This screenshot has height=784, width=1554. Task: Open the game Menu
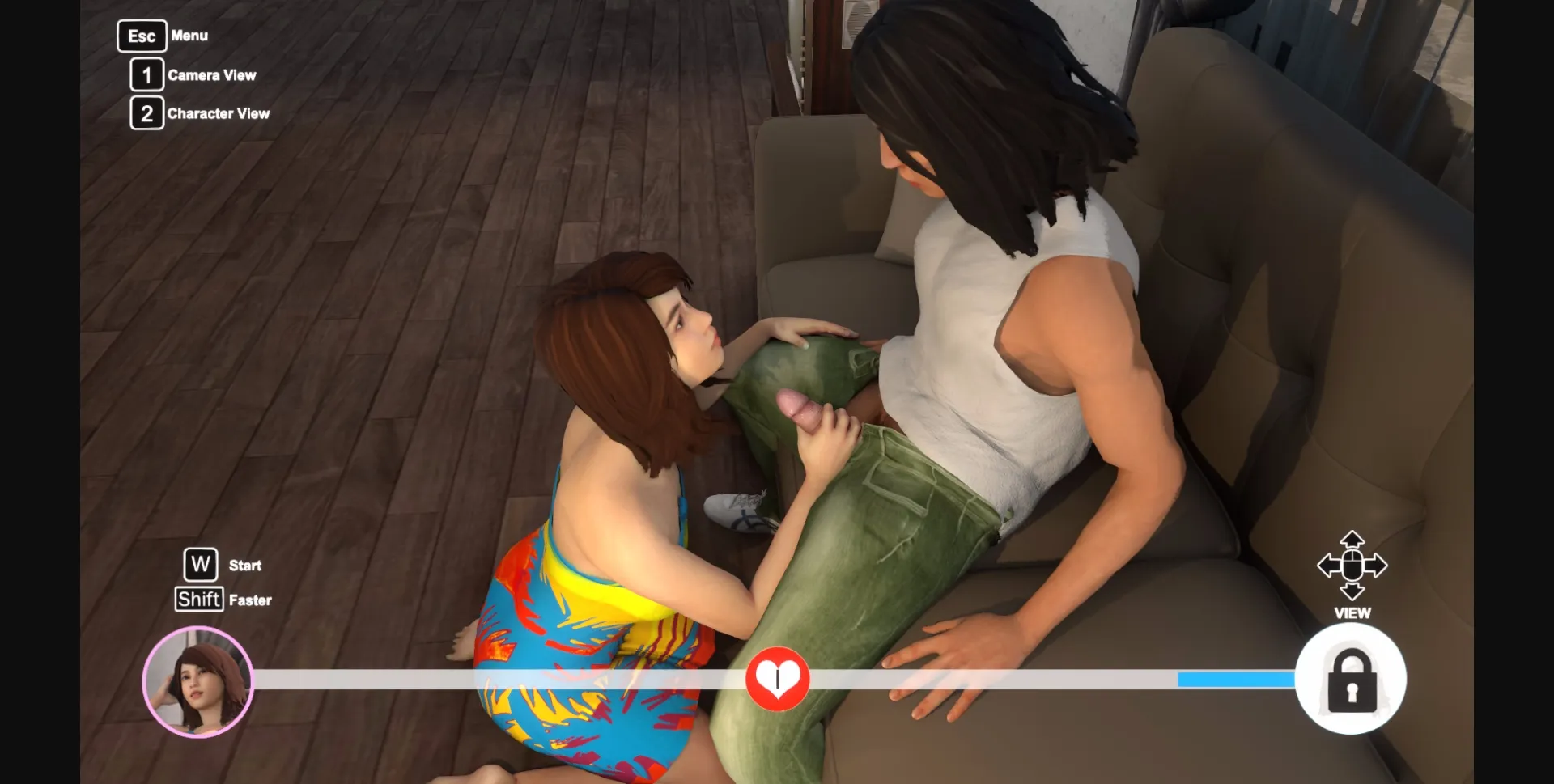[189, 36]
